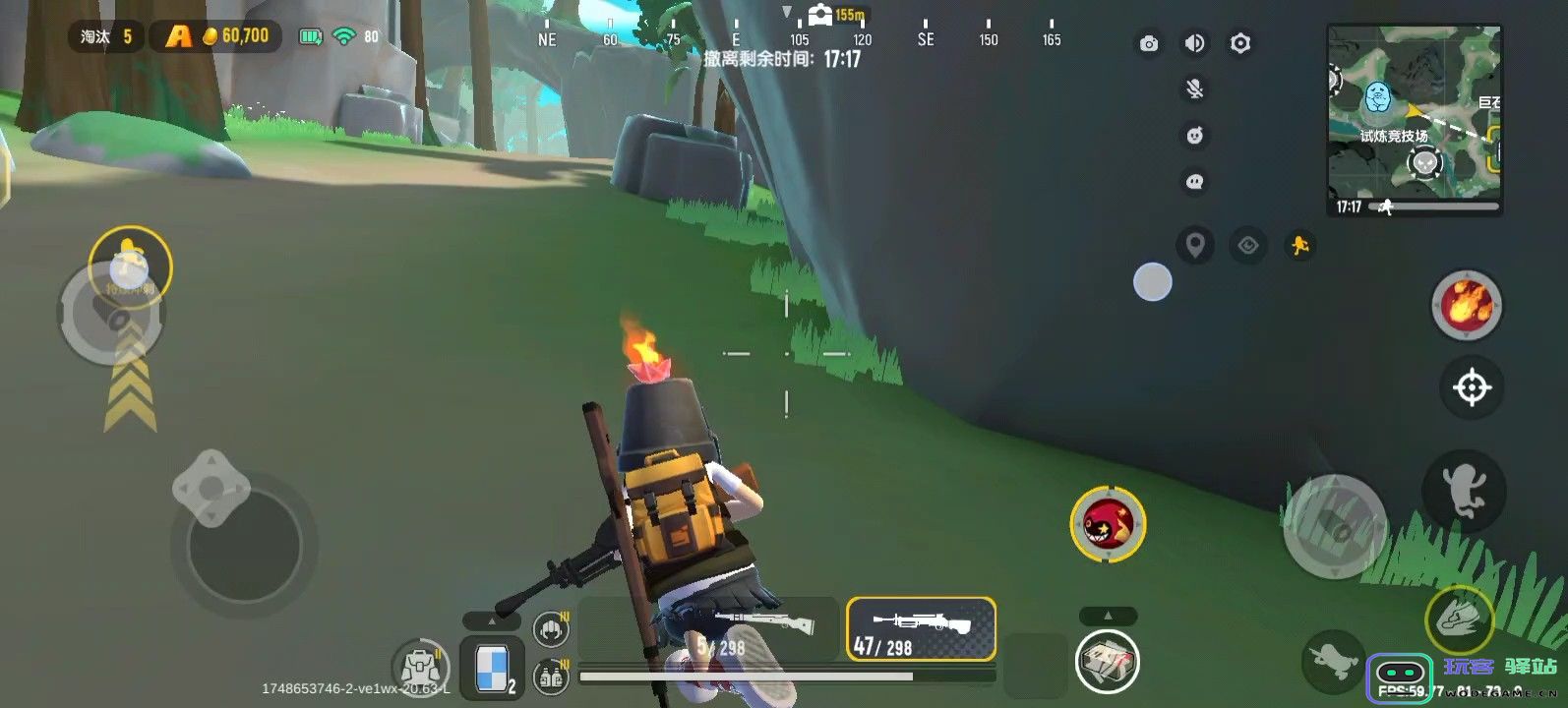Select the active weapon with 47/298 ammo

pyautogui.click(x=921, y=629)
